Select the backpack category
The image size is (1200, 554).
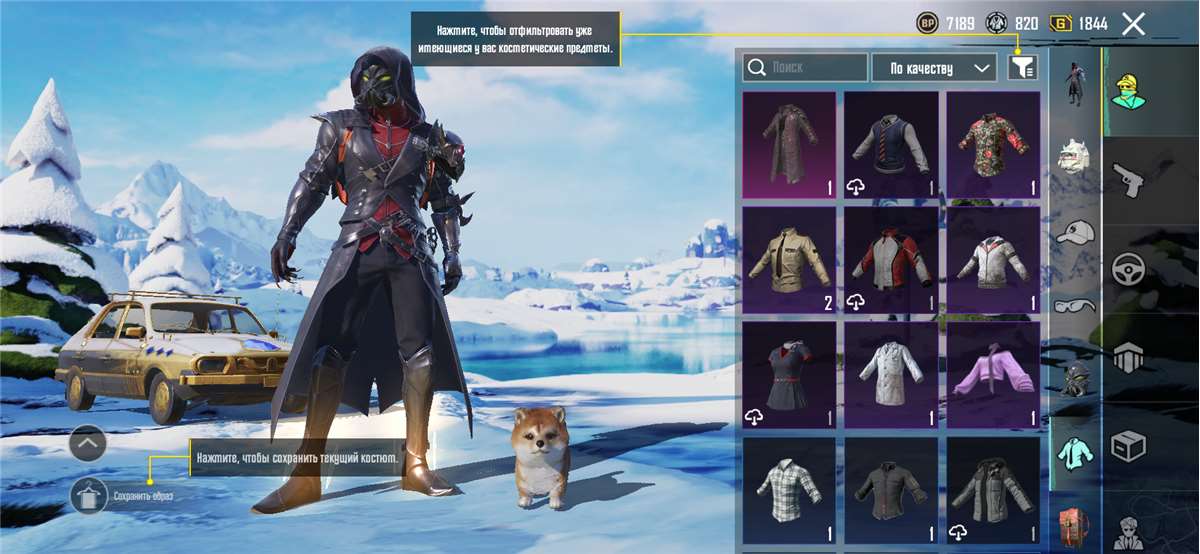pyautogui.click(x=1075, y=529)
